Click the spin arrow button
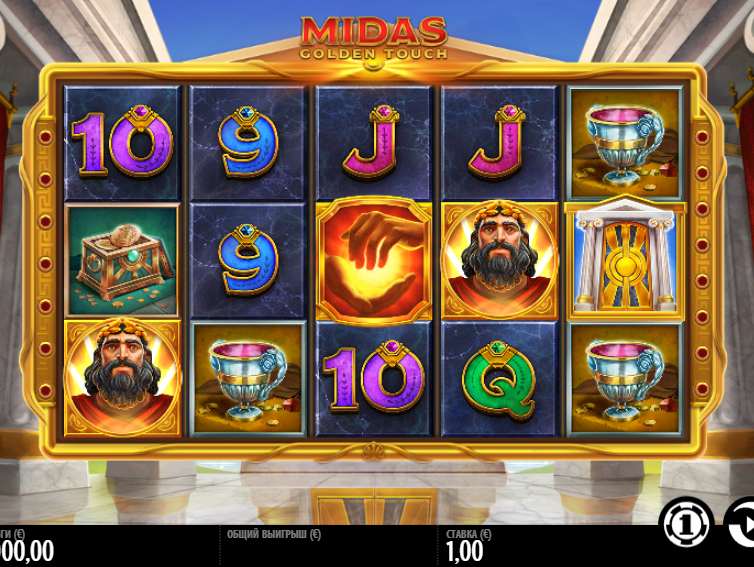The width and height of the screenshot is (754, 567). [x=742, y=524]
